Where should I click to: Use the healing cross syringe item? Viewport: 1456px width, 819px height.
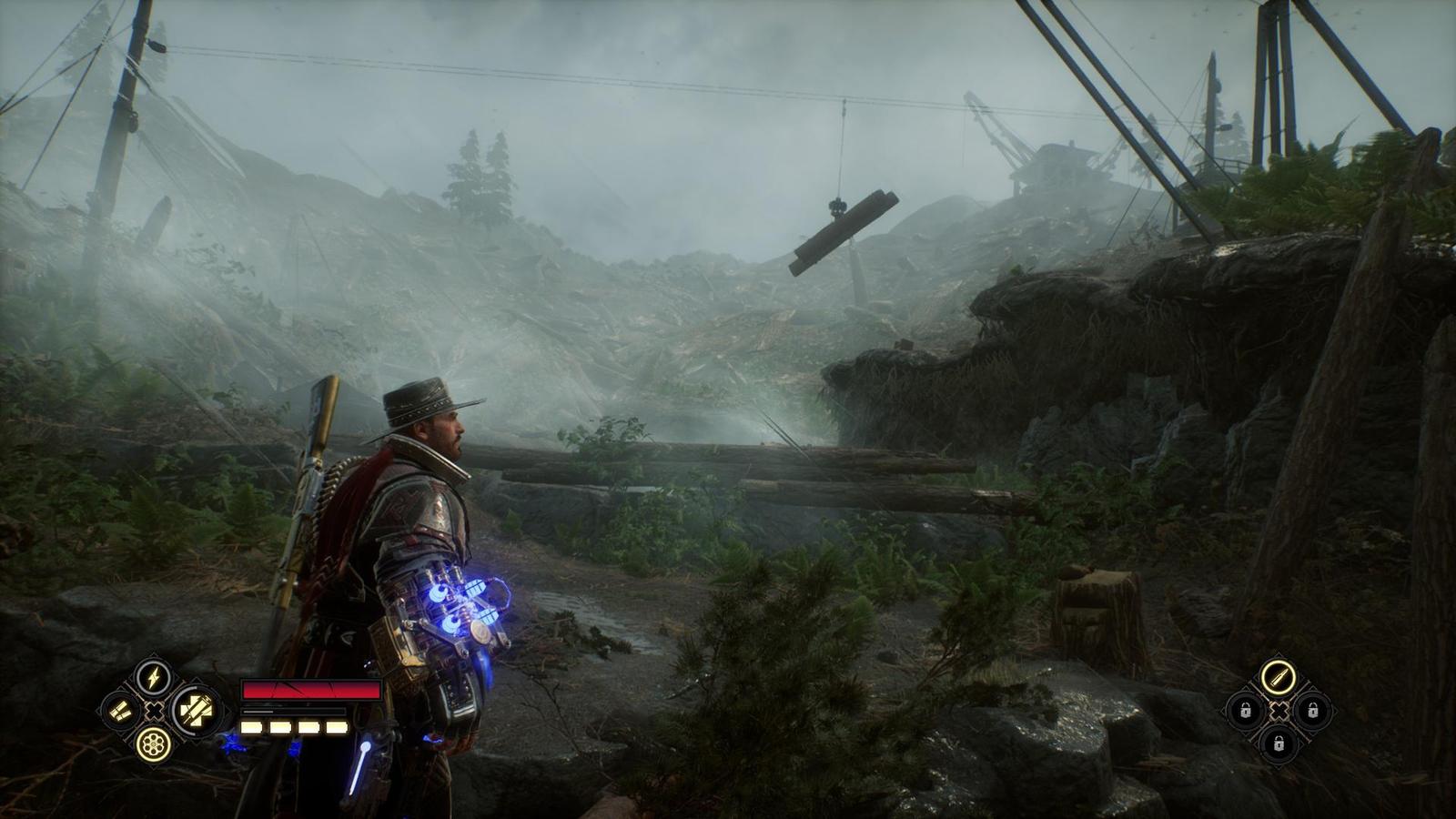coord(193,710)
